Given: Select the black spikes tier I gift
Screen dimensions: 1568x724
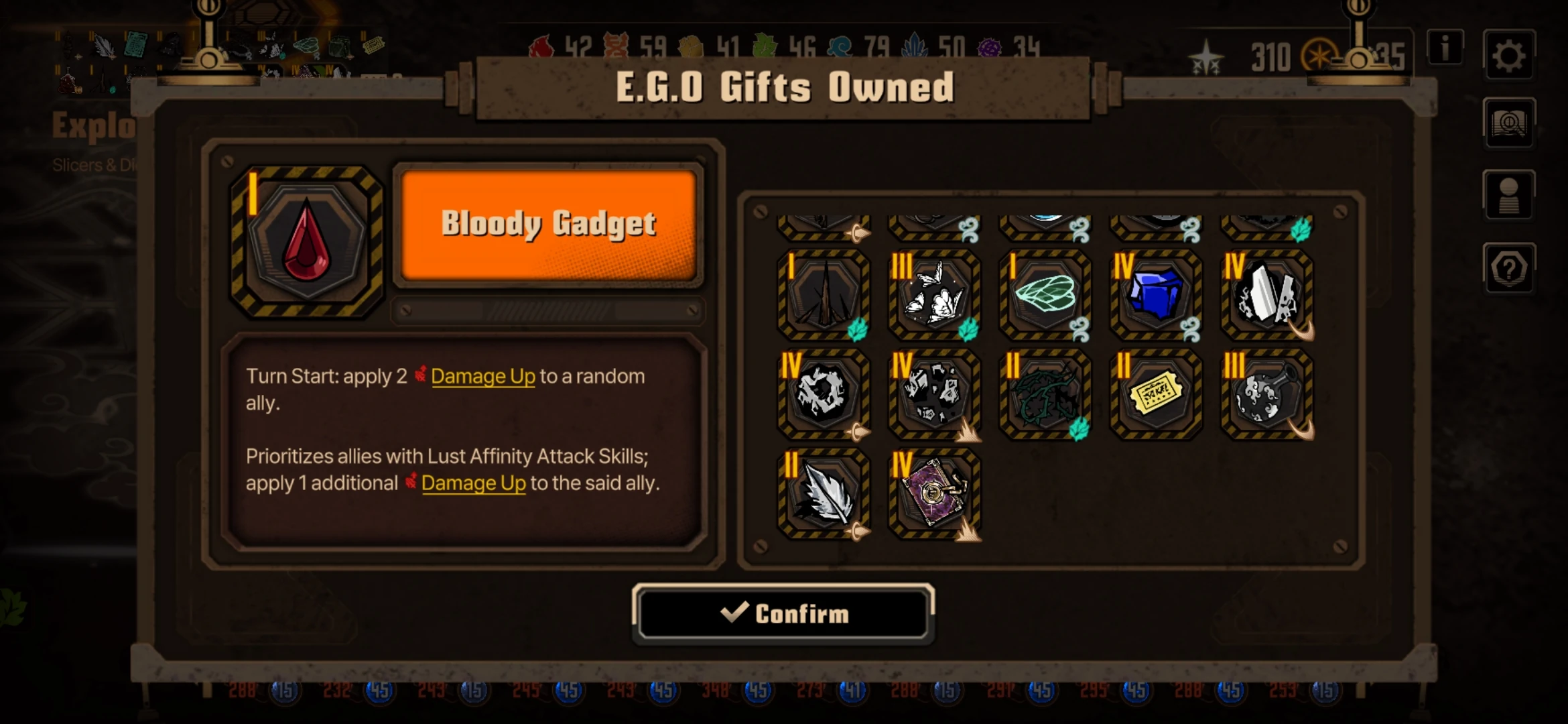Looking at the screenshot, I should (x=822, y=295).
